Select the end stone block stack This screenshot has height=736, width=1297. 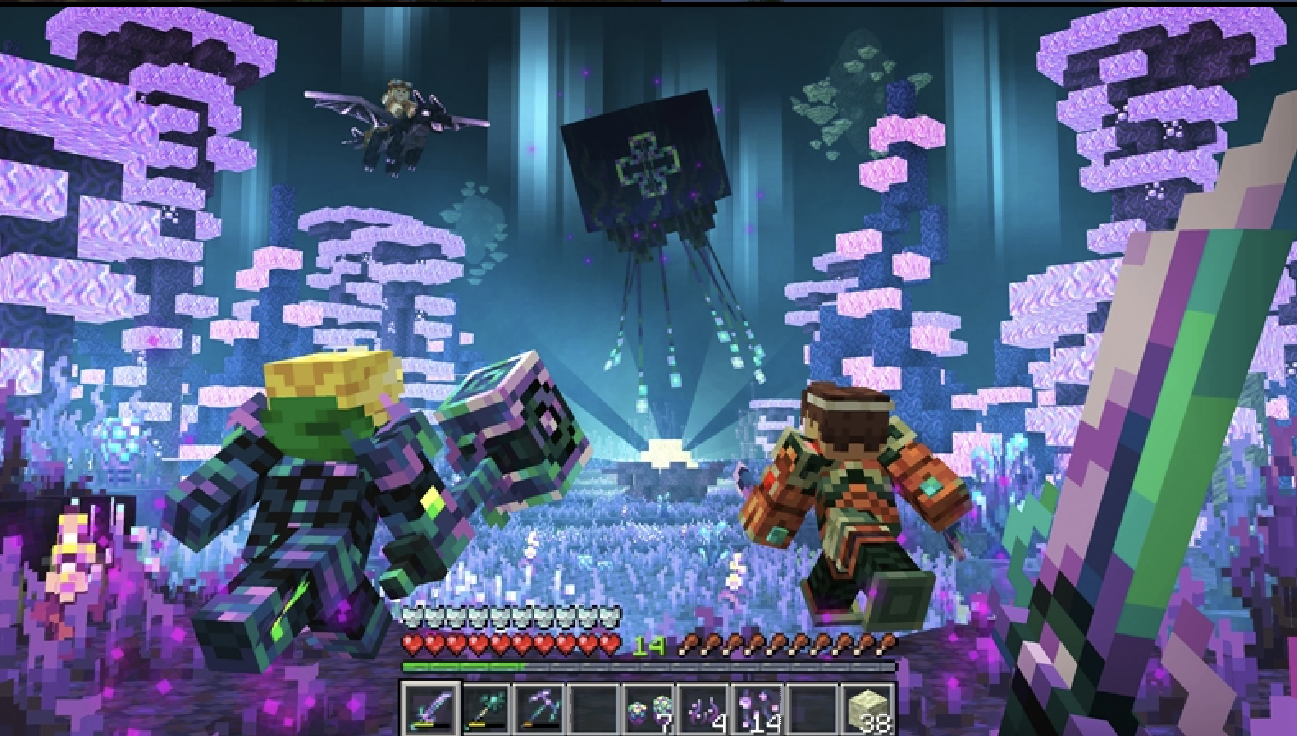[866, 708]
